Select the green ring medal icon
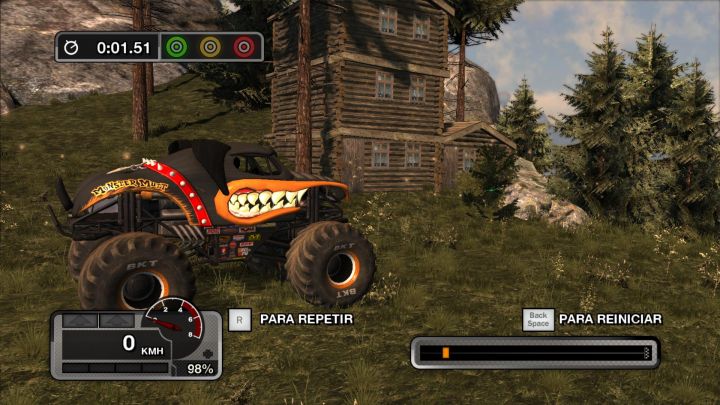 (x=177, y=46)
